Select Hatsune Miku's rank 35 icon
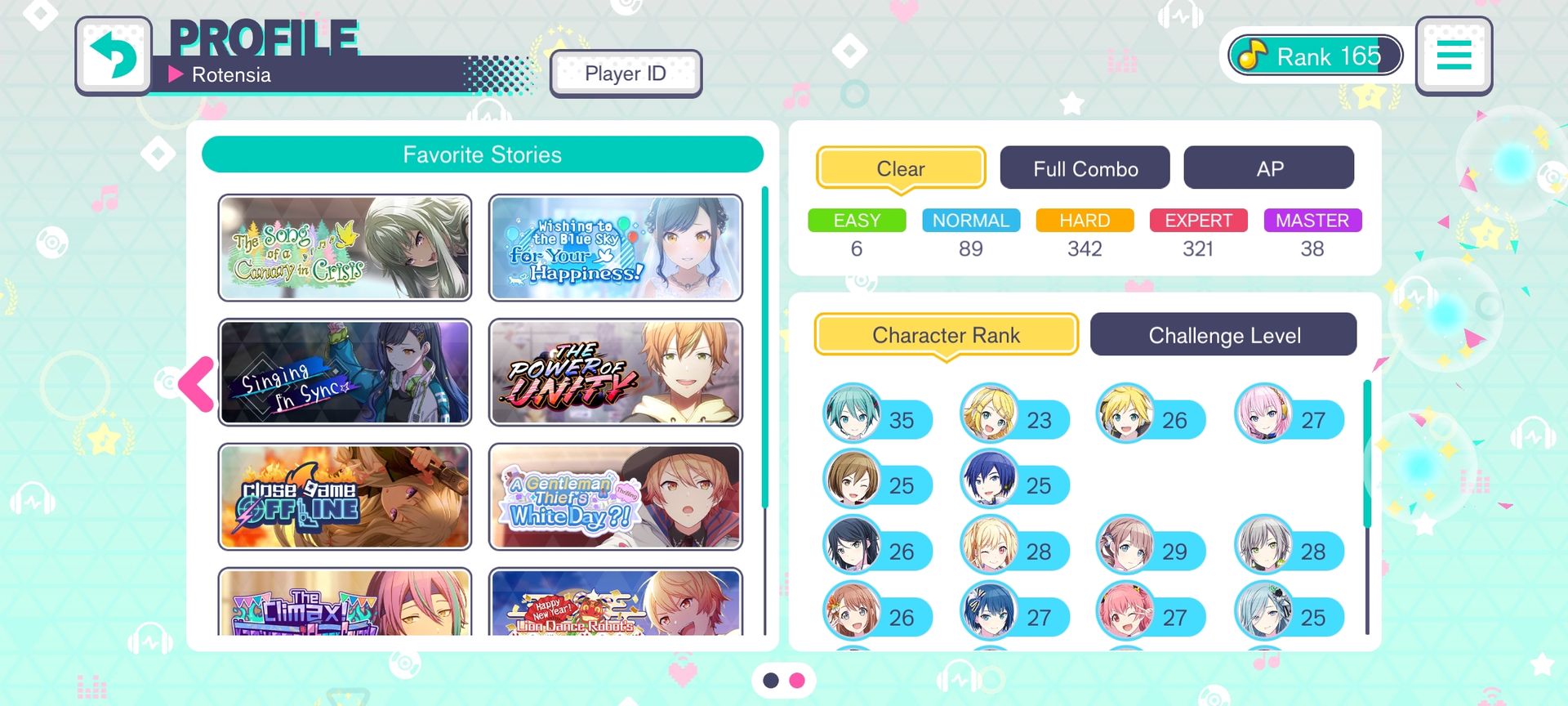The height and width of the screenshot is (706, 1568). tap(853, 413)
